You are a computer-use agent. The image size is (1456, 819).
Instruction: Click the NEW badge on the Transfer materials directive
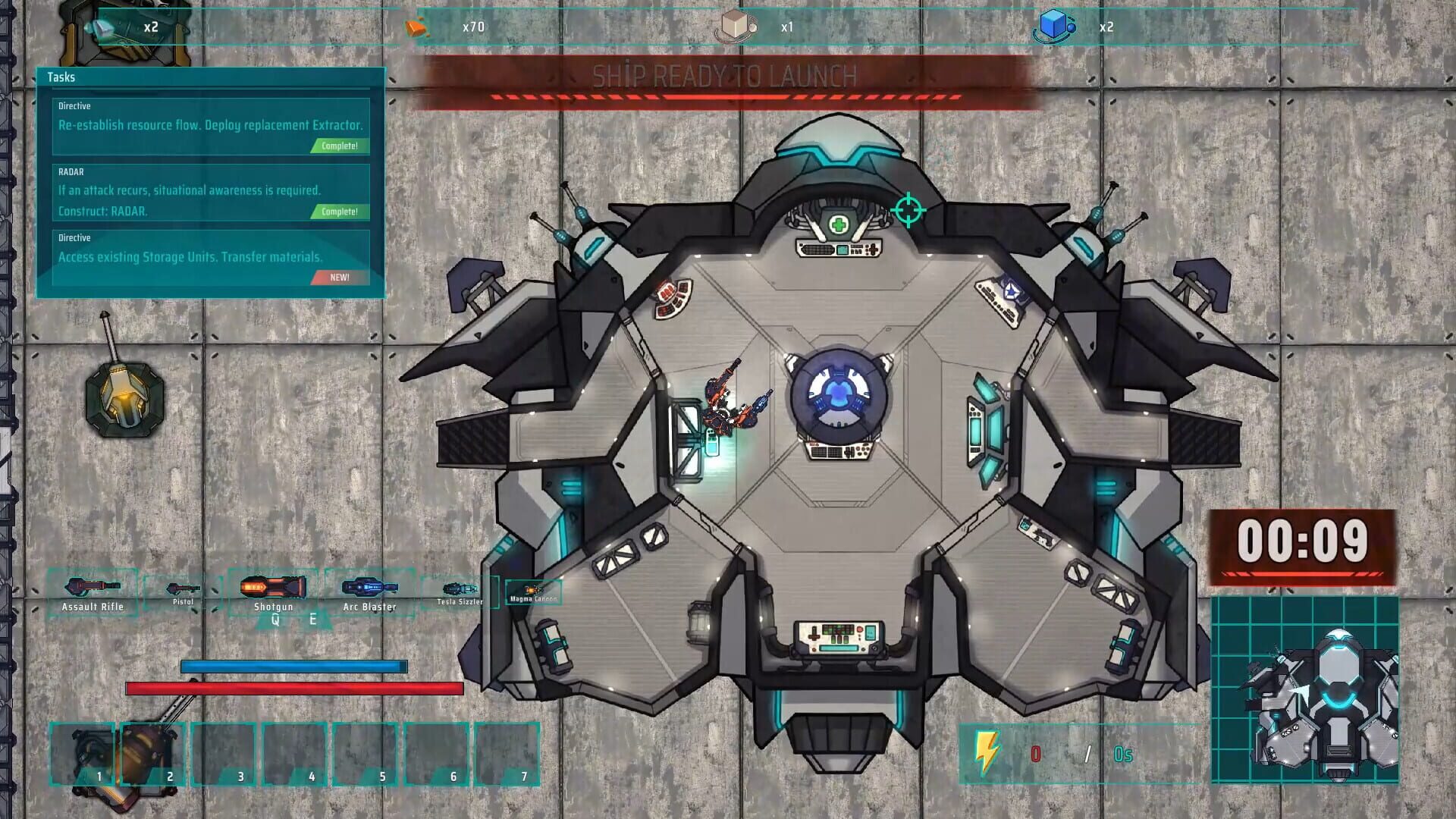pos(340,278)
